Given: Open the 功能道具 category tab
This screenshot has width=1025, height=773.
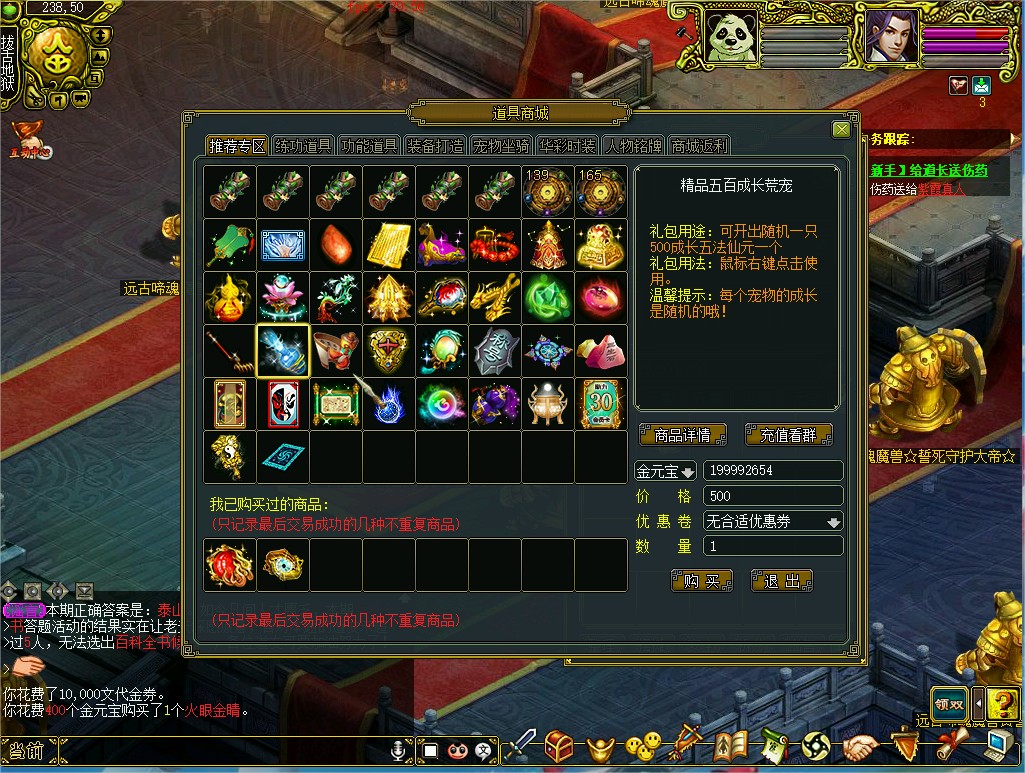Looking at the screenshot, I should tap(369, 146).
